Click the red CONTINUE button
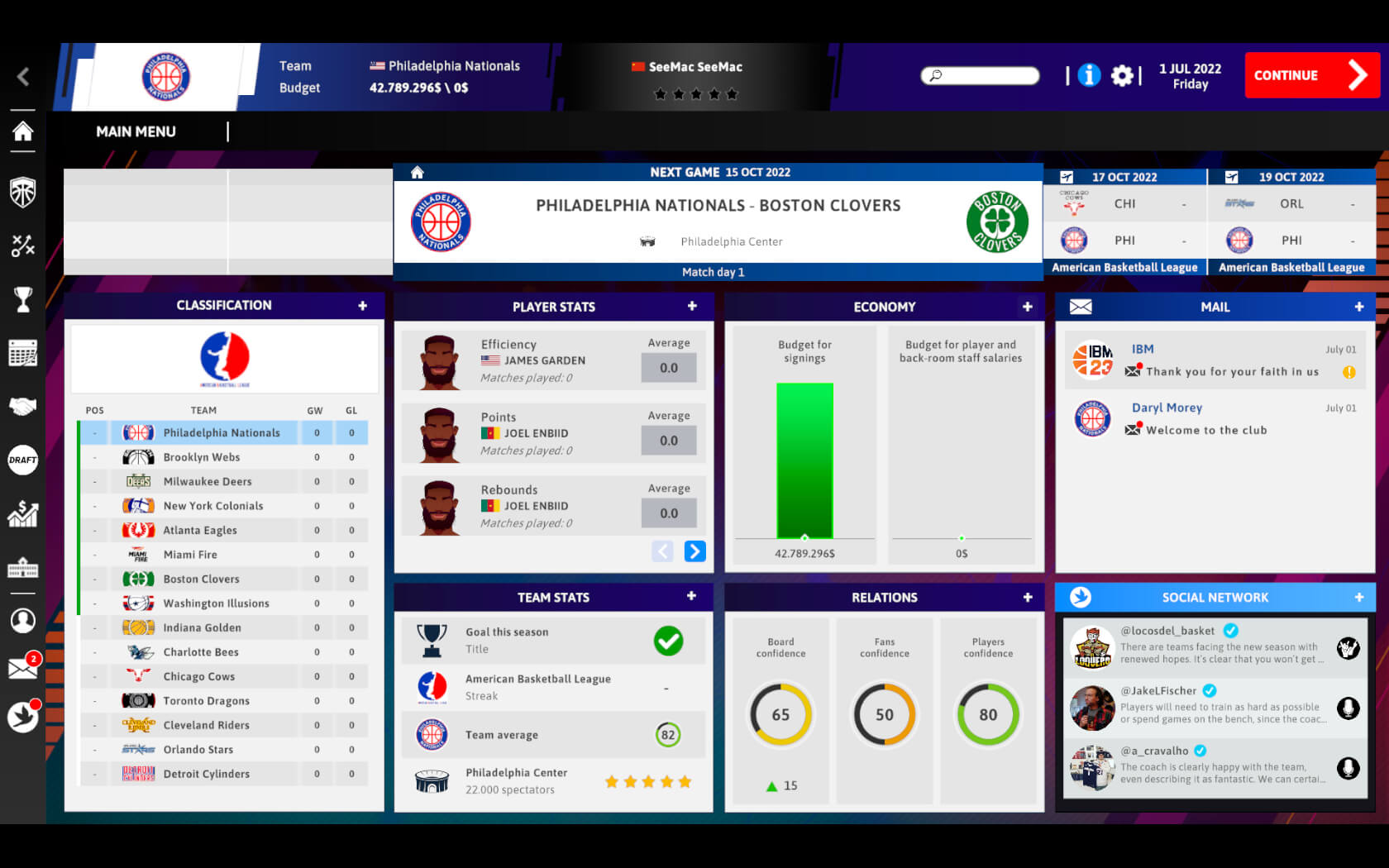 (x=1311, y=75)
